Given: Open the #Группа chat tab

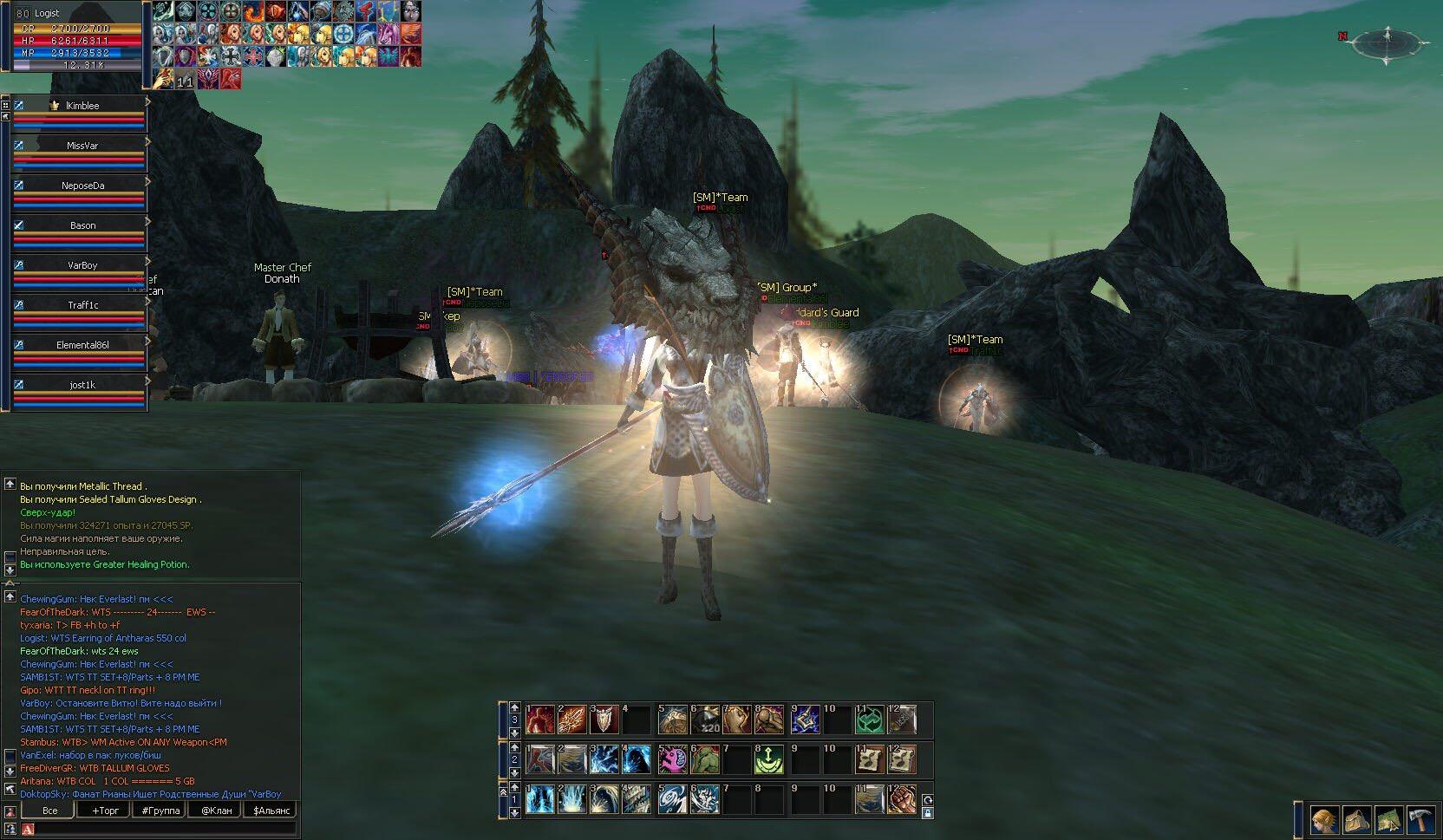Looking at the screenshot, I should 160,811.
